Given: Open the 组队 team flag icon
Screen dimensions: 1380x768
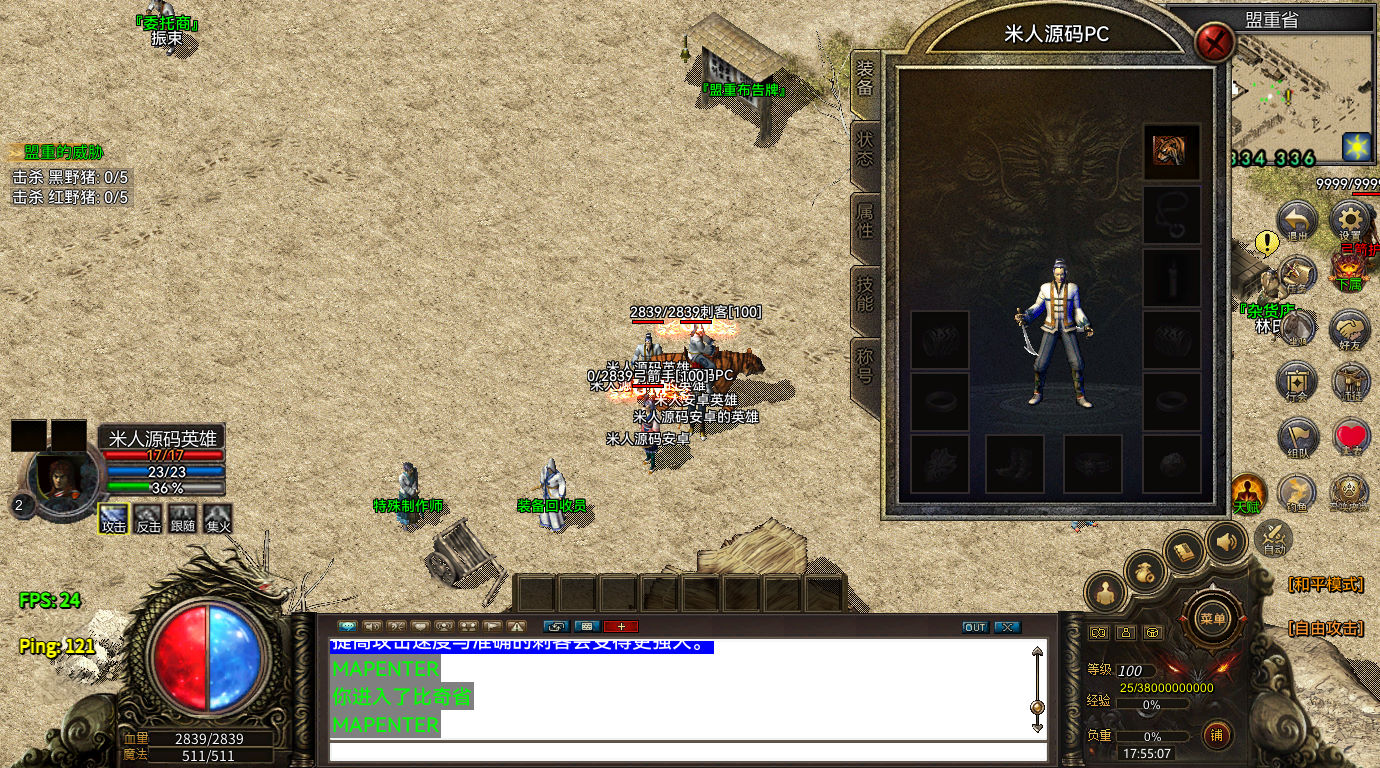Looking at the screenshot, I should (1297, 437).
